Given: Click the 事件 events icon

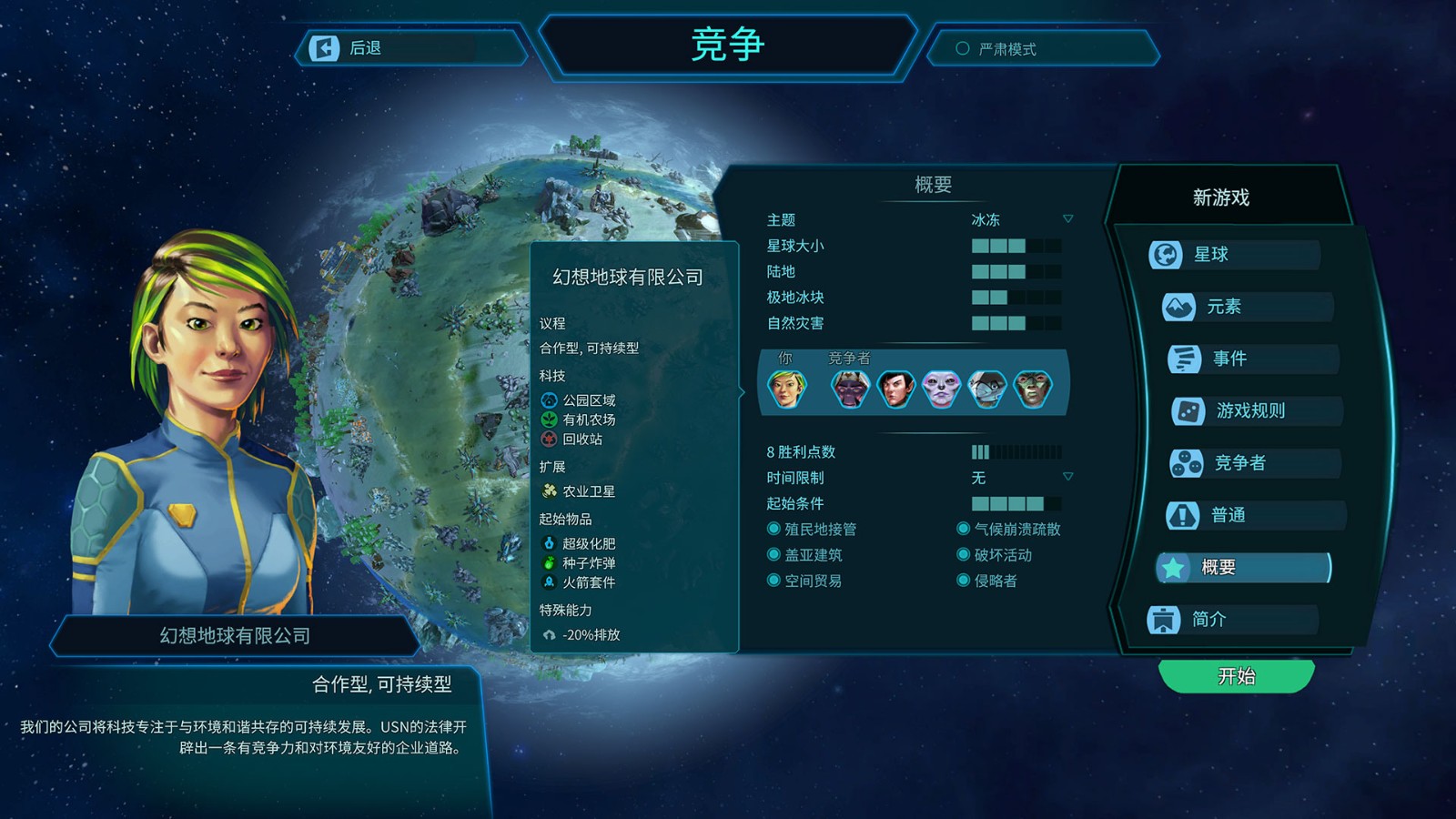Looking at the screenshot, I should pos(1186,359).
